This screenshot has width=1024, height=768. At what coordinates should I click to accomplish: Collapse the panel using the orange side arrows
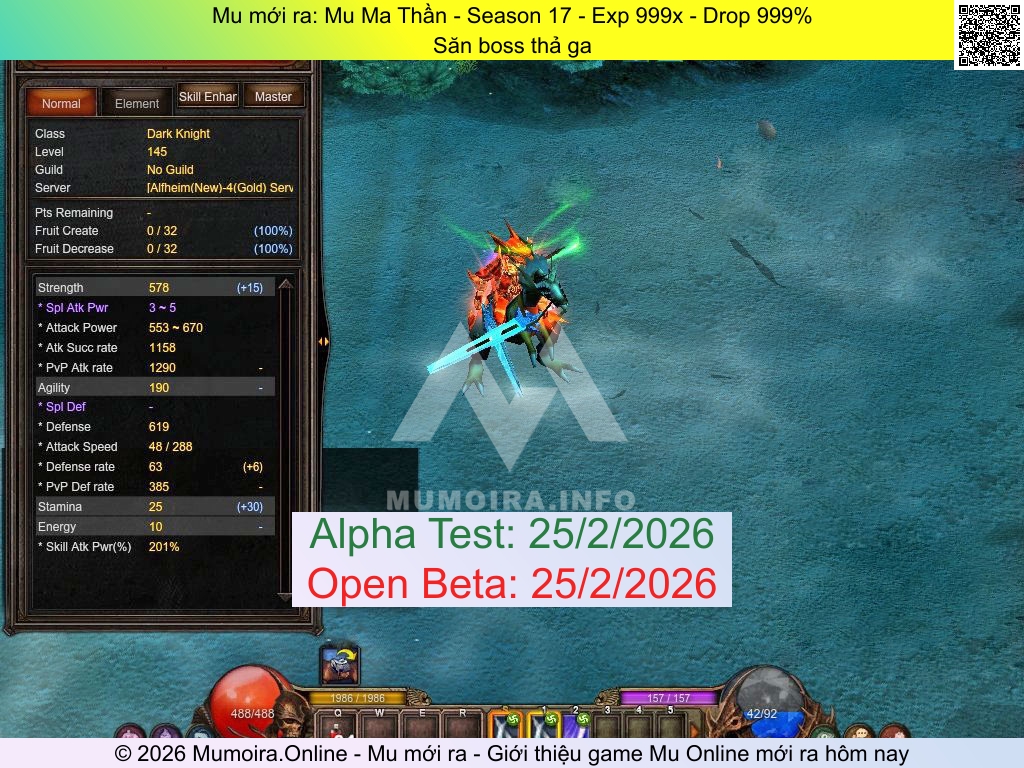pyautogui.click(x=323, y=342)
